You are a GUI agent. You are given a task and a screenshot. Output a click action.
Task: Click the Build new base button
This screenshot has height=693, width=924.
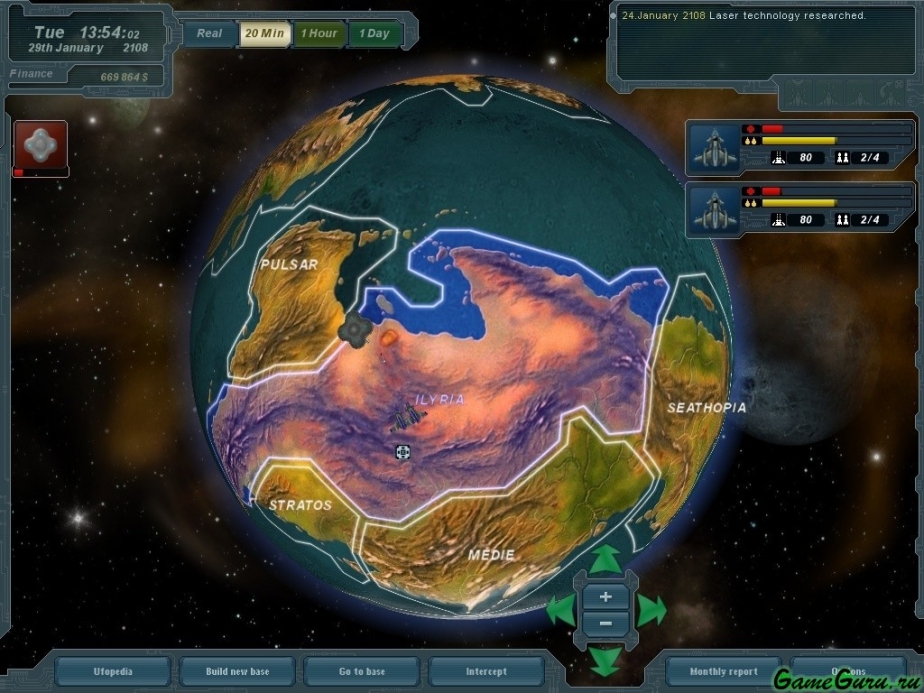point(237,671)
